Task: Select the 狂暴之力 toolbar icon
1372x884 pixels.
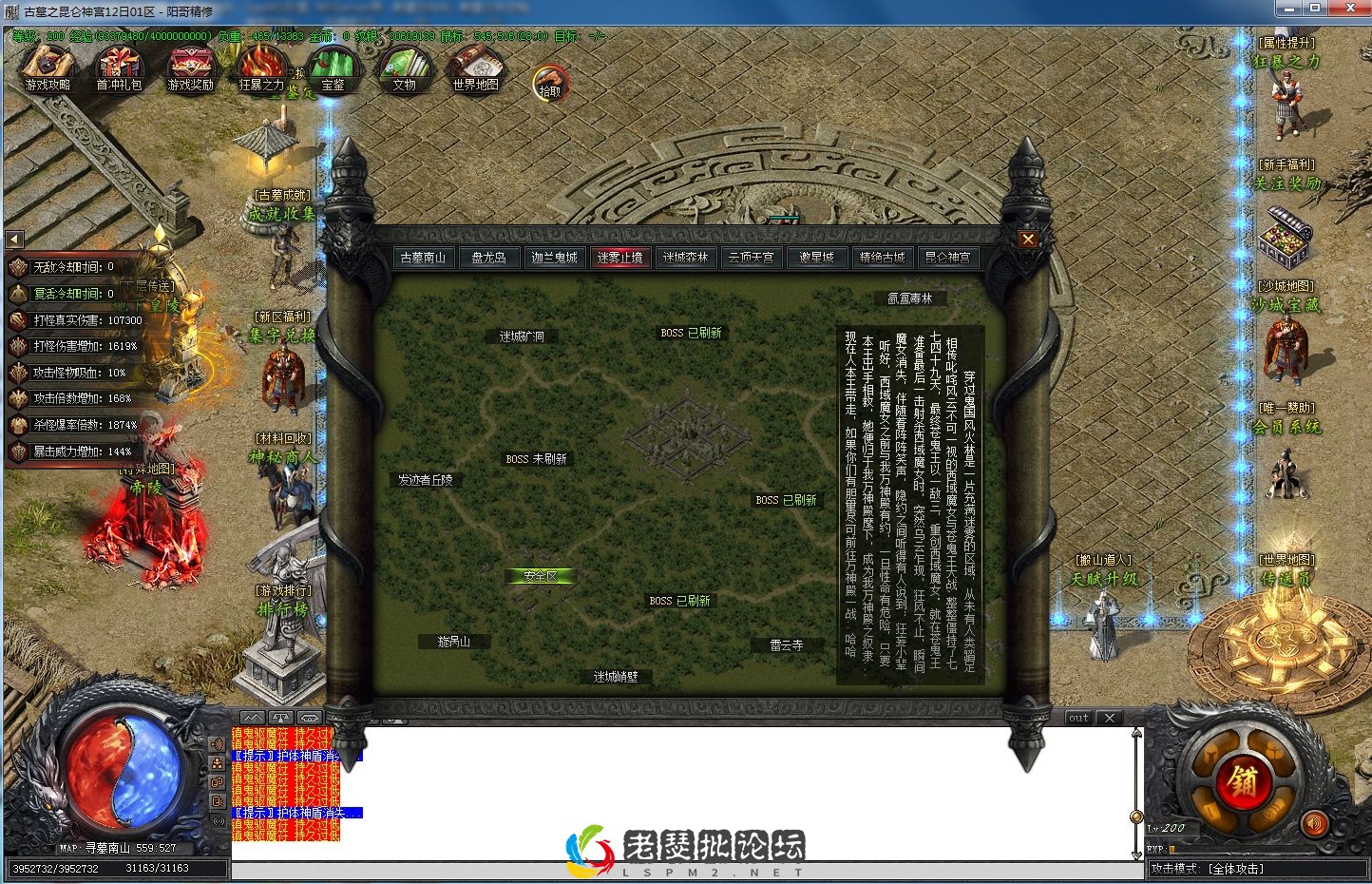Action: pos(261,67)
